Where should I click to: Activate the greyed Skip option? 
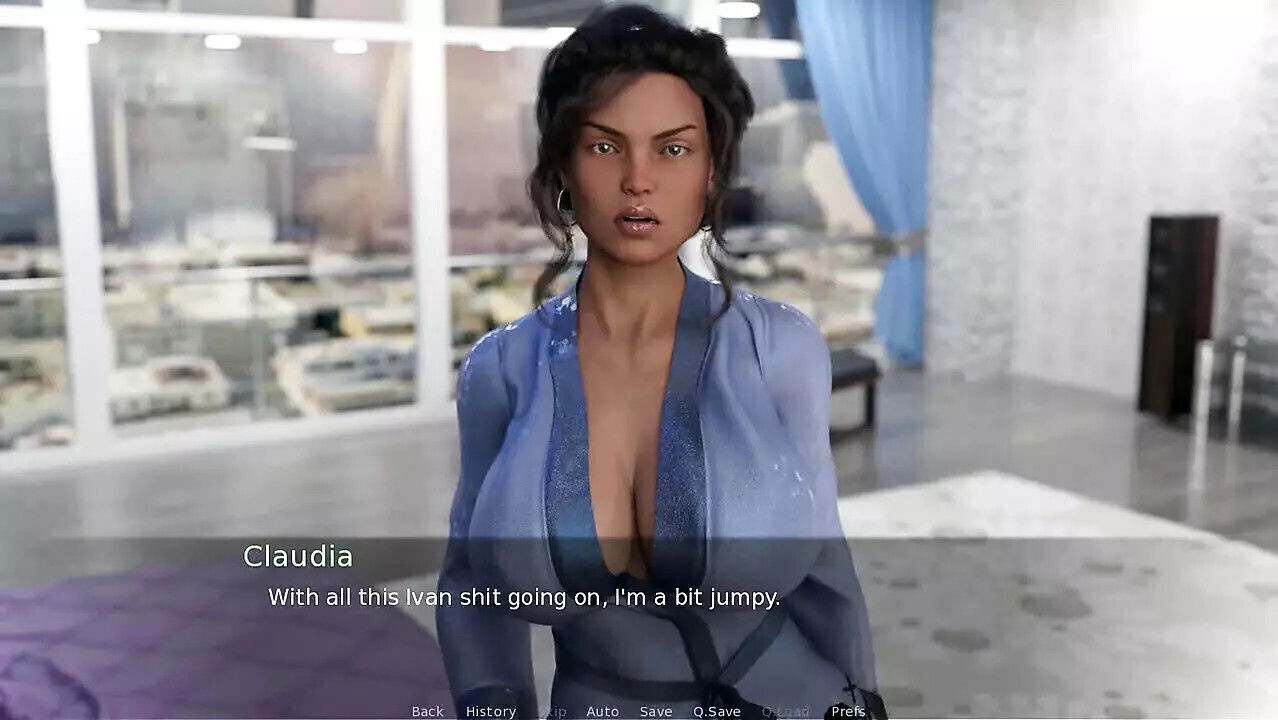[x=552, y=711]
